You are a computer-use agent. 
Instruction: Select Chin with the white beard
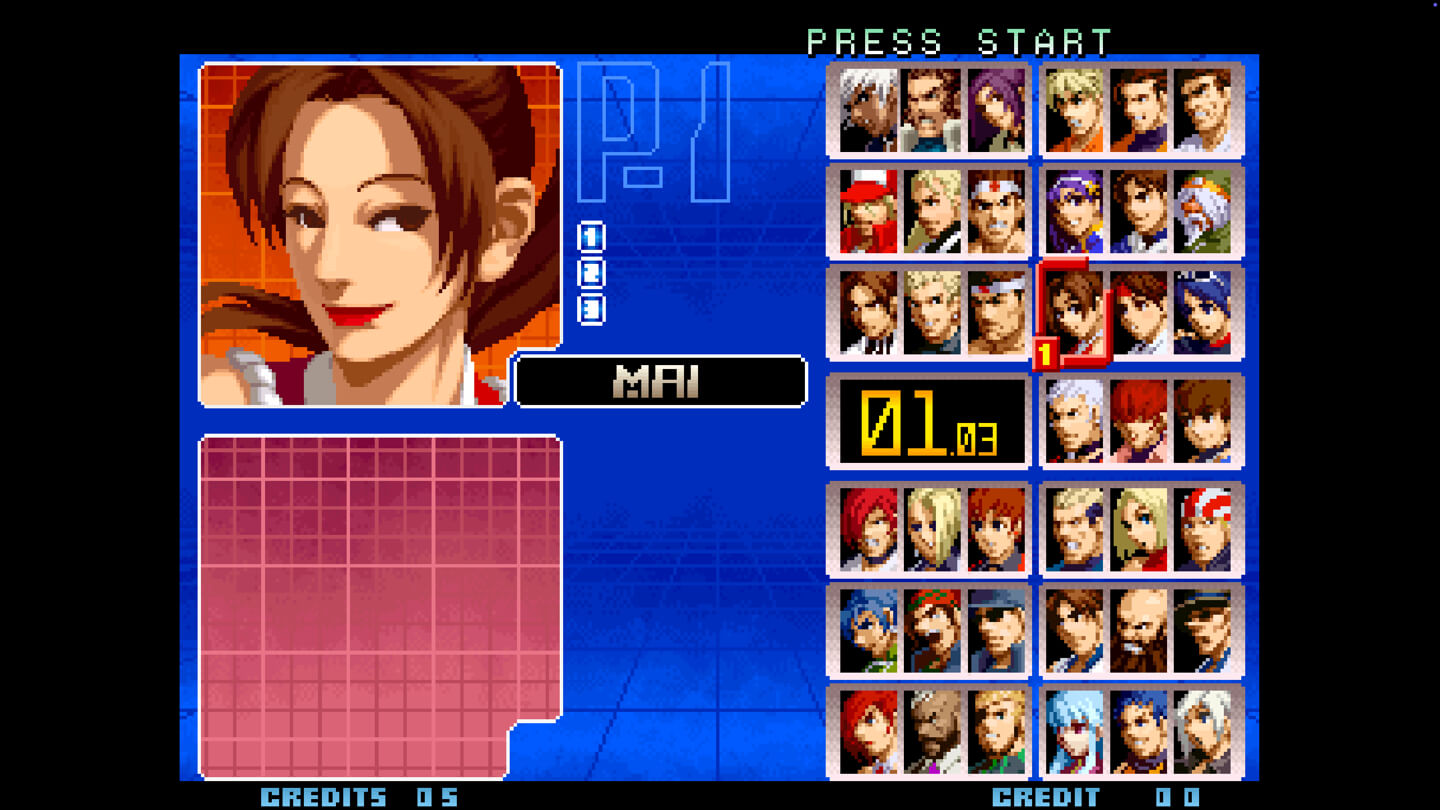pyautogui.click(x=1205, y=211)
